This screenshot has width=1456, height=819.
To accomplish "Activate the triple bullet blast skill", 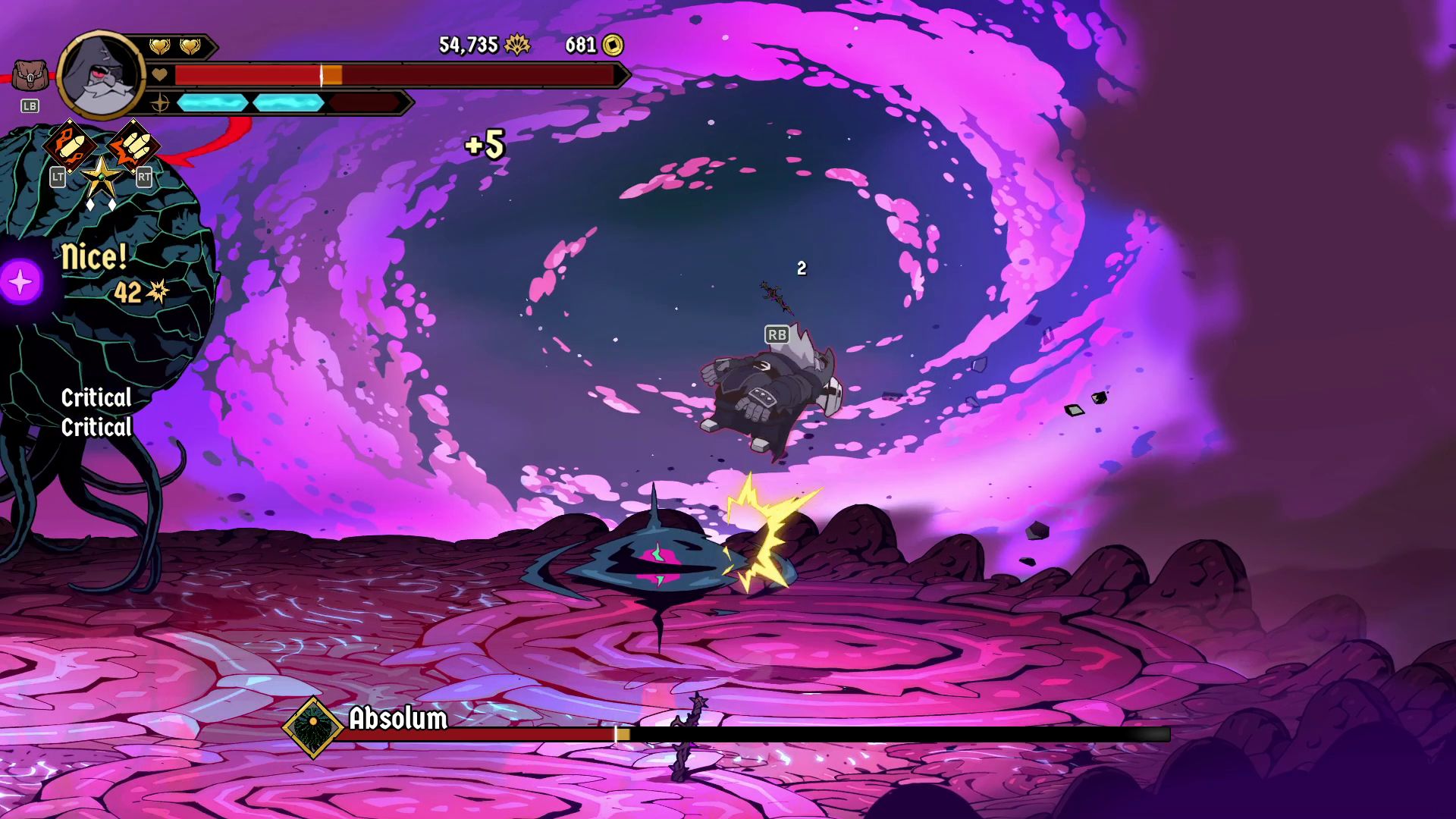I will 134,146.
